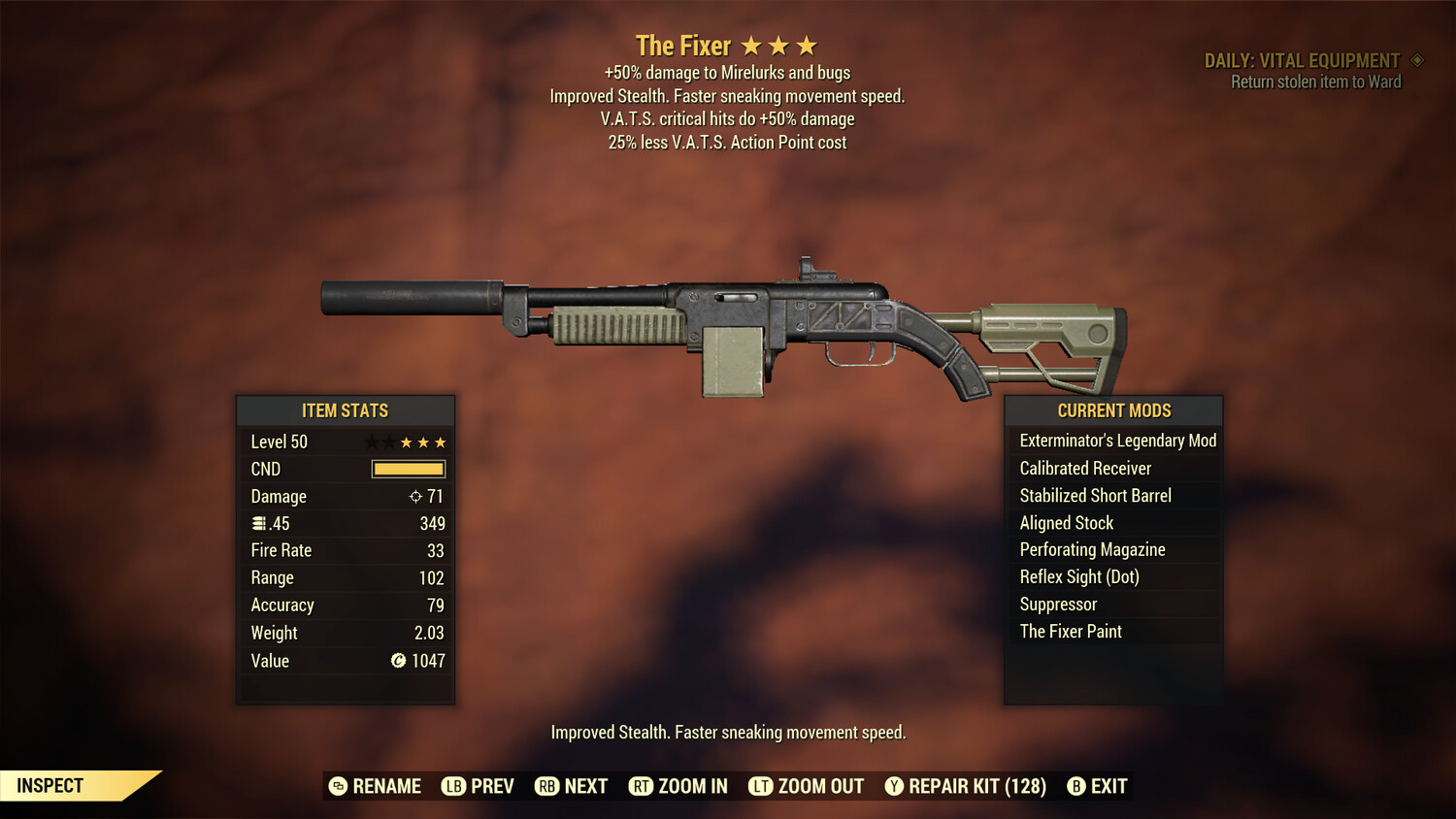Click the Y Repair Kit button icon
The image size is (1456, 819).
point(894,786)
